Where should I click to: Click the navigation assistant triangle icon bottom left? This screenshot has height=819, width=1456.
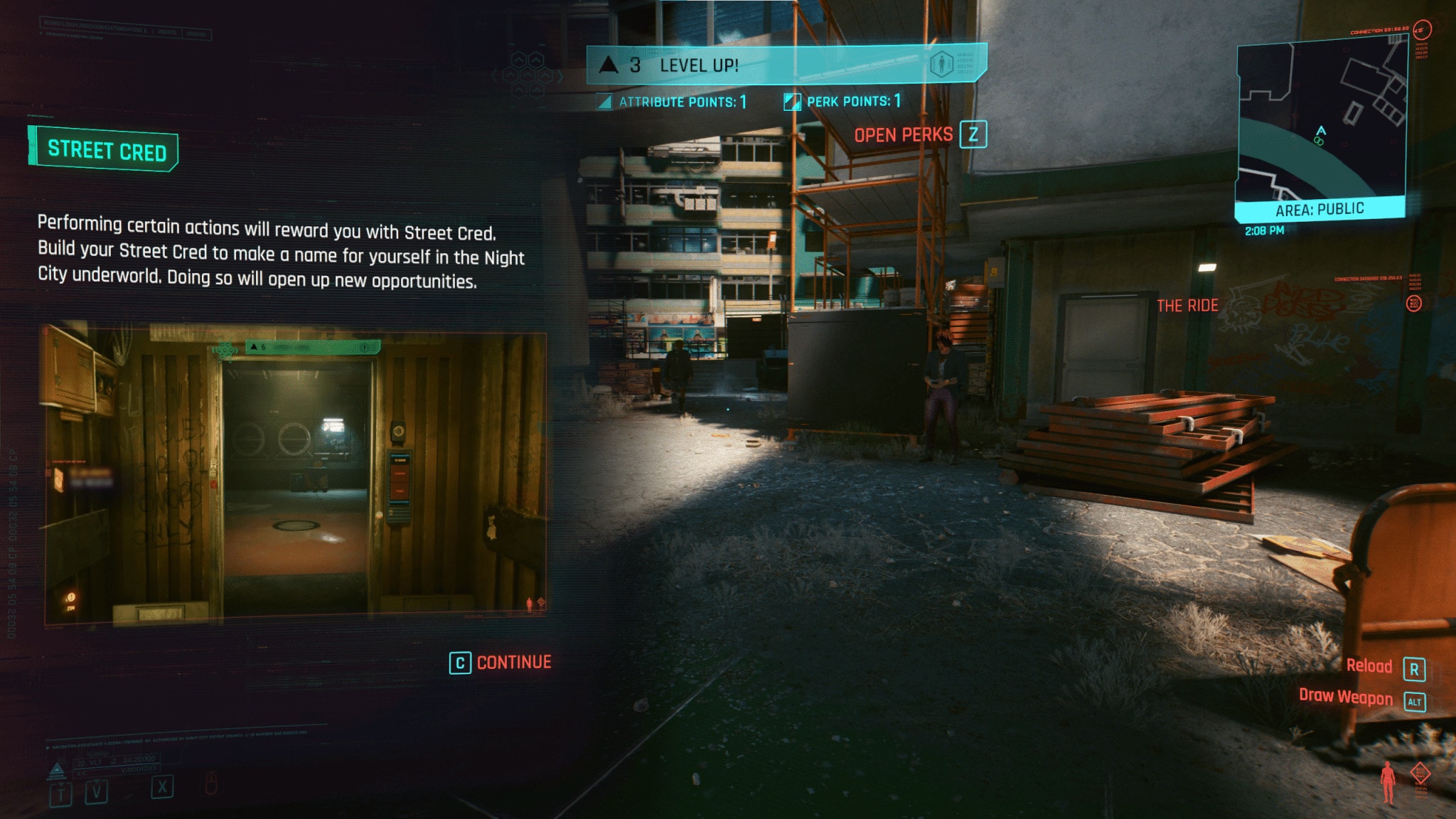(57, 769)
